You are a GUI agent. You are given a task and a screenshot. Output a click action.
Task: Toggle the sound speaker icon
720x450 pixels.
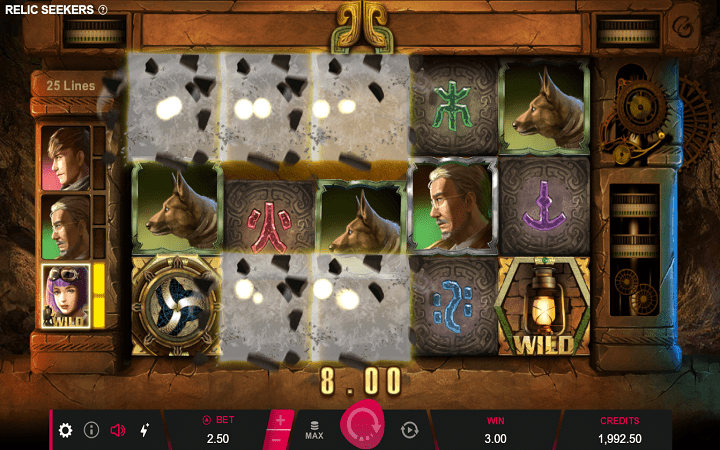point(117,430)
